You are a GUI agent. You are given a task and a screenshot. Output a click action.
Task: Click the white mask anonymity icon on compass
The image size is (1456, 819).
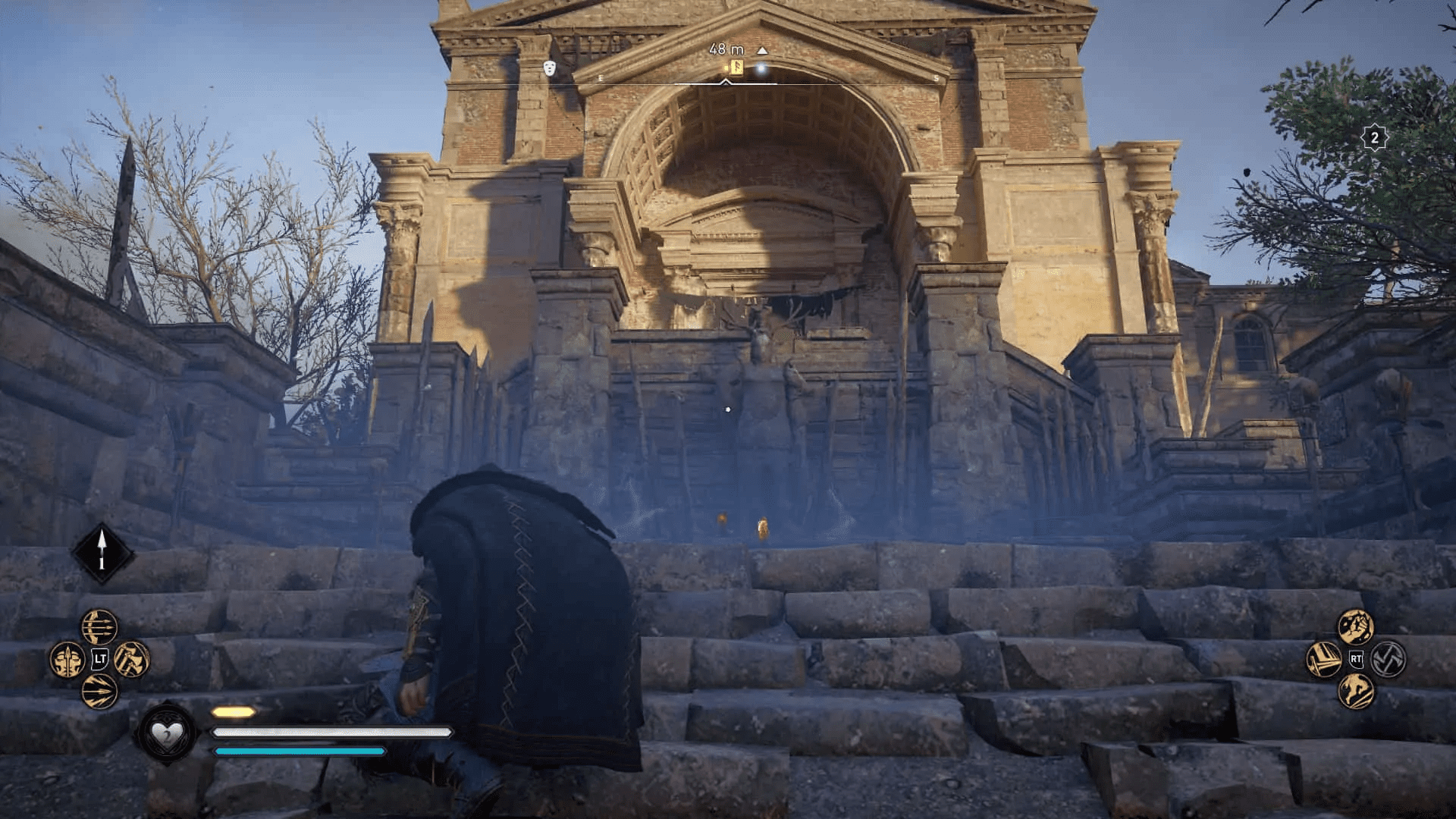click(549, 69)
